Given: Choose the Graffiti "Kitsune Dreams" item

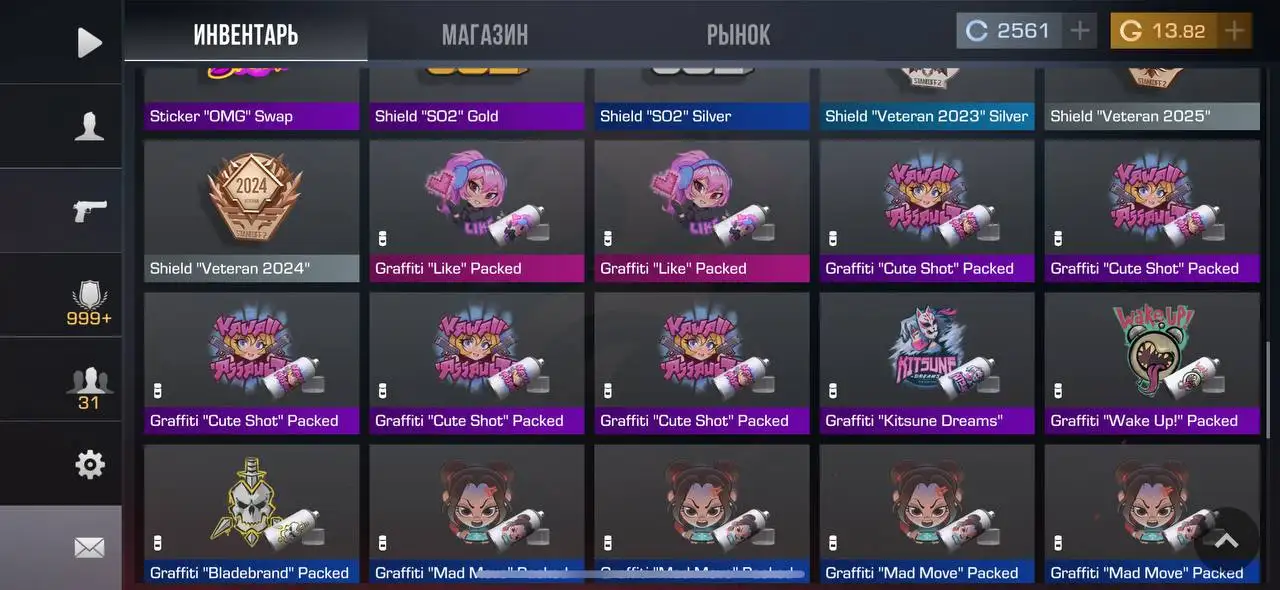Looking at the screenshot, I should (927, 362).
